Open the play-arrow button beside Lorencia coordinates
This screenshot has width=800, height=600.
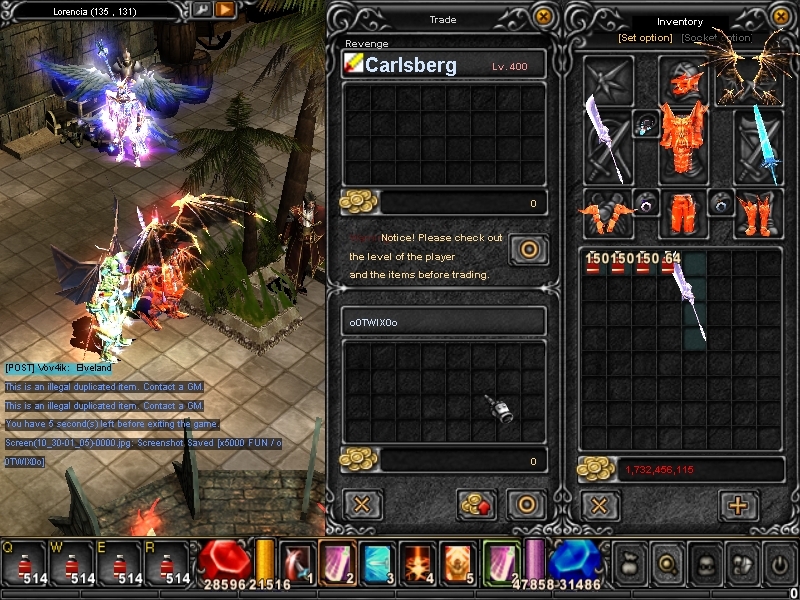pos(225,9)
